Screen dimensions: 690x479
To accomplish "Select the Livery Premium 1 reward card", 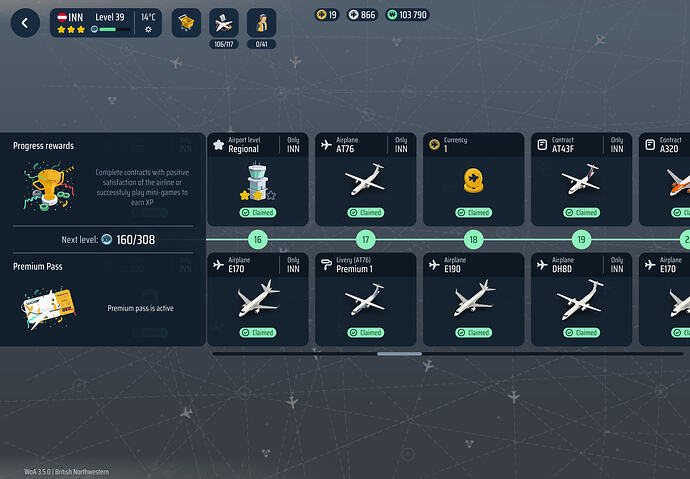I will (x=365, y=299).
